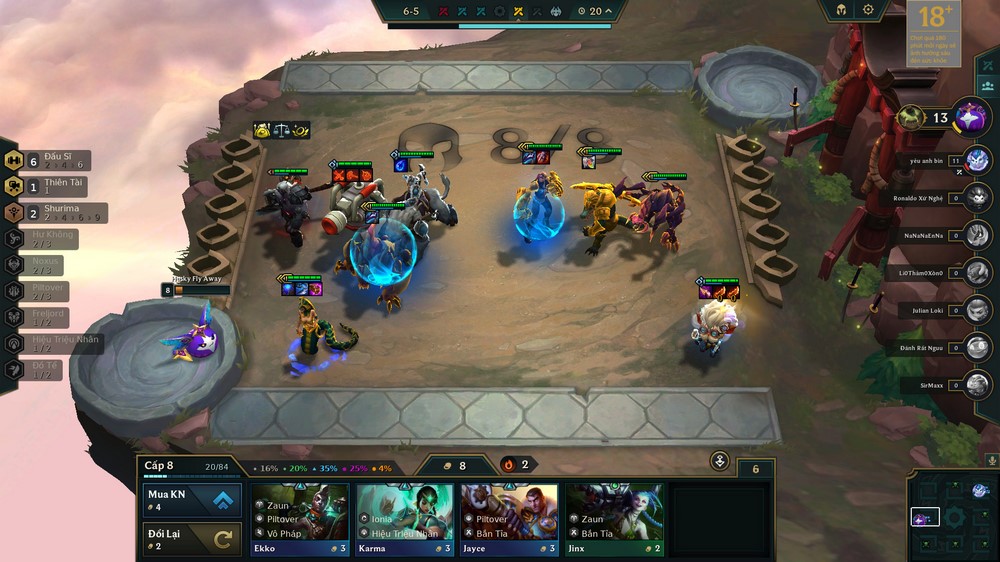Buy XP with the Mua KN button

[191, 500]
